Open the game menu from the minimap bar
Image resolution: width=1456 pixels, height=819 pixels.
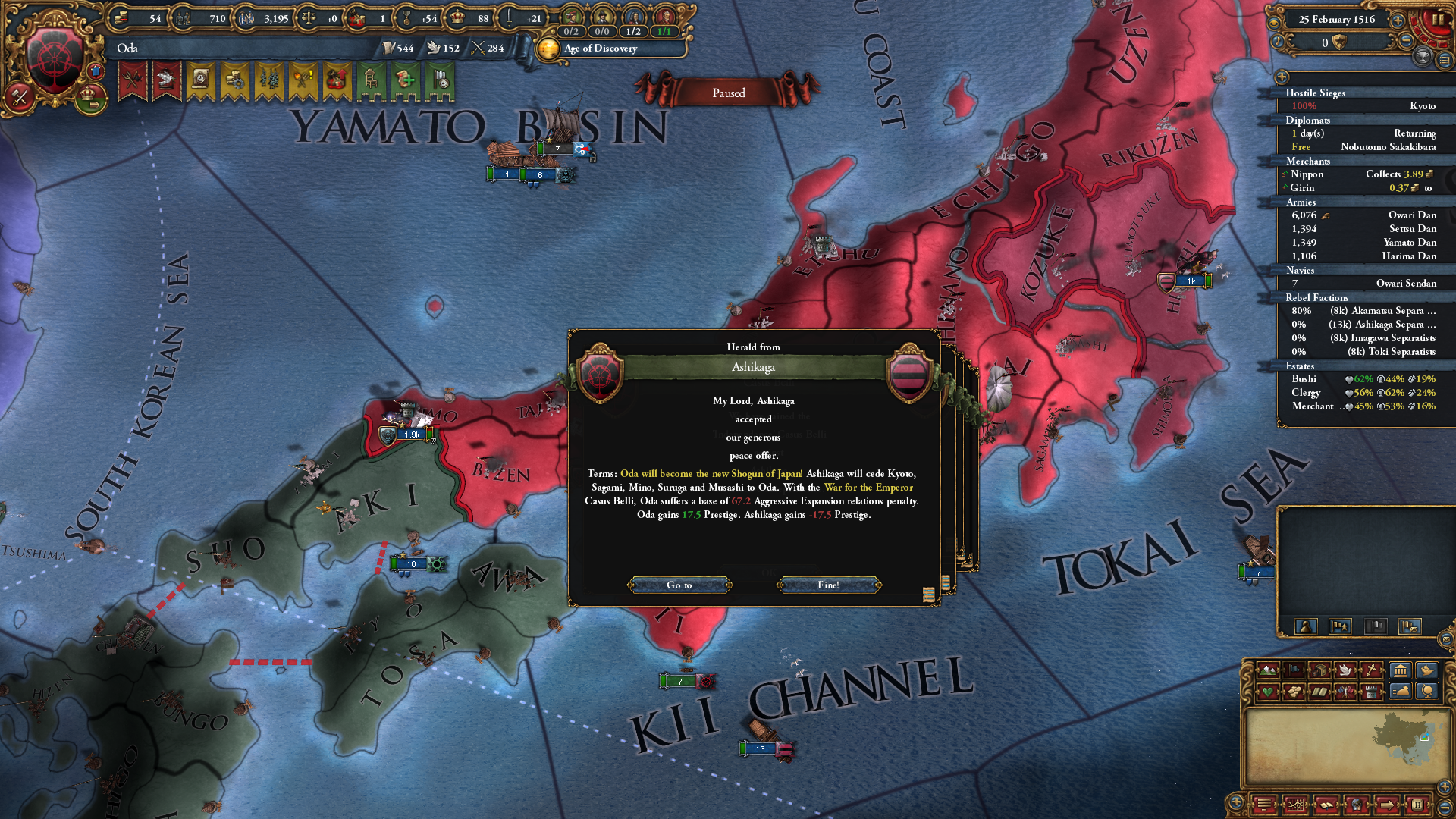click(x=1265, y=805)
